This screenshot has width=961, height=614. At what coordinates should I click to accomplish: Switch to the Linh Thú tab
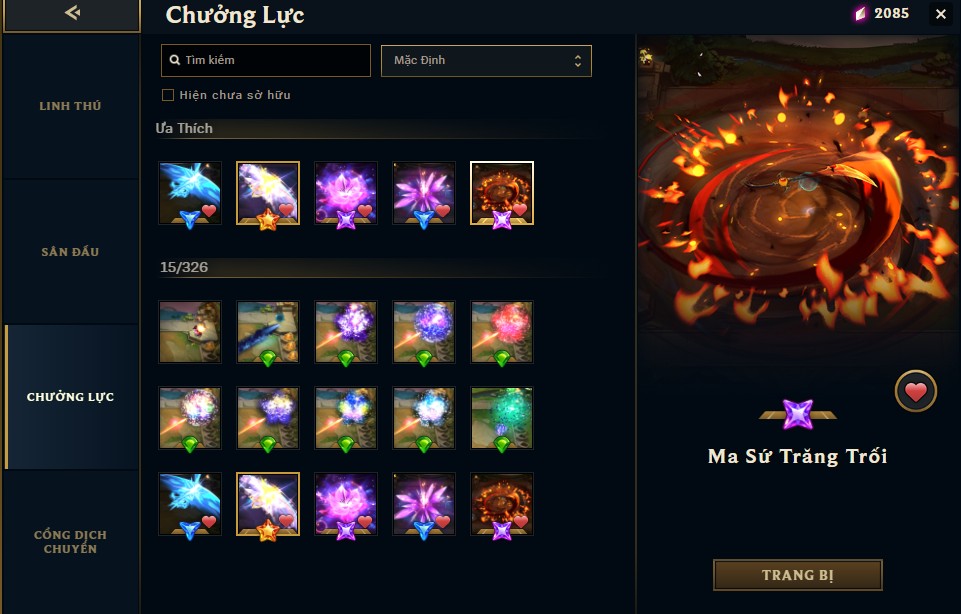70,106
